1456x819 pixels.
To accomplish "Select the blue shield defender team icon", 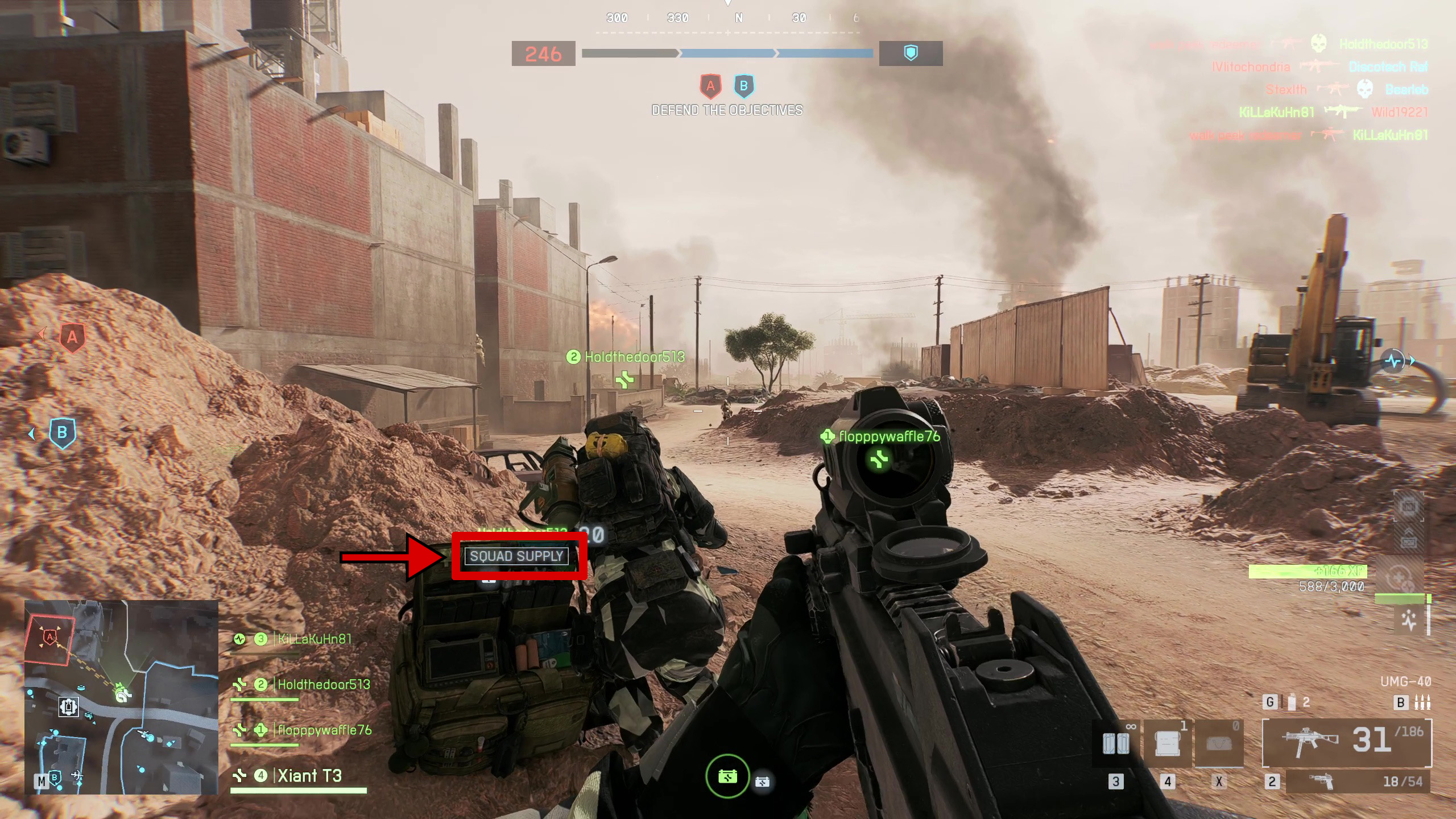I will [911, 53].
